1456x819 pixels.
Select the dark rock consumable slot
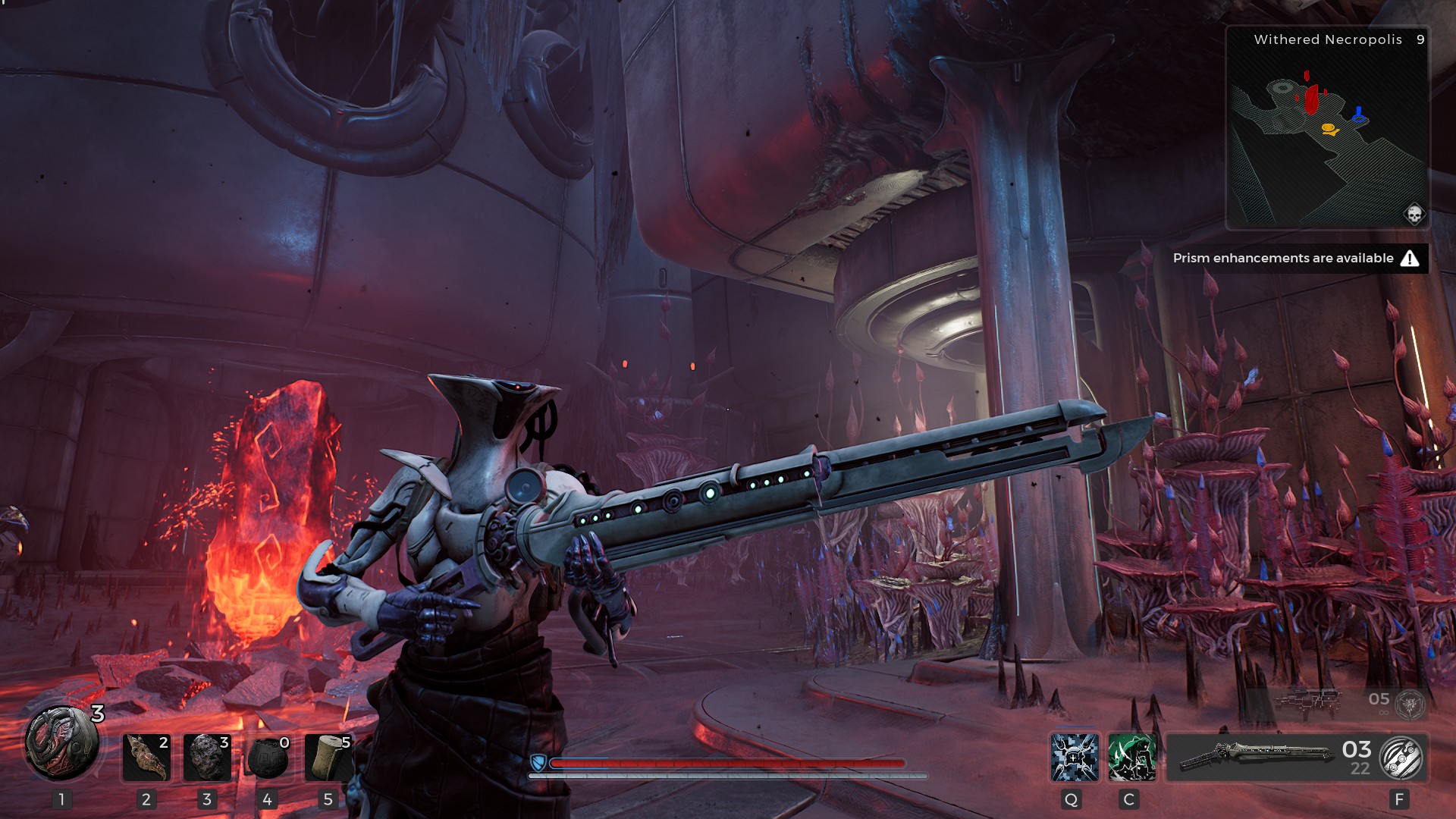coord(207,757)
